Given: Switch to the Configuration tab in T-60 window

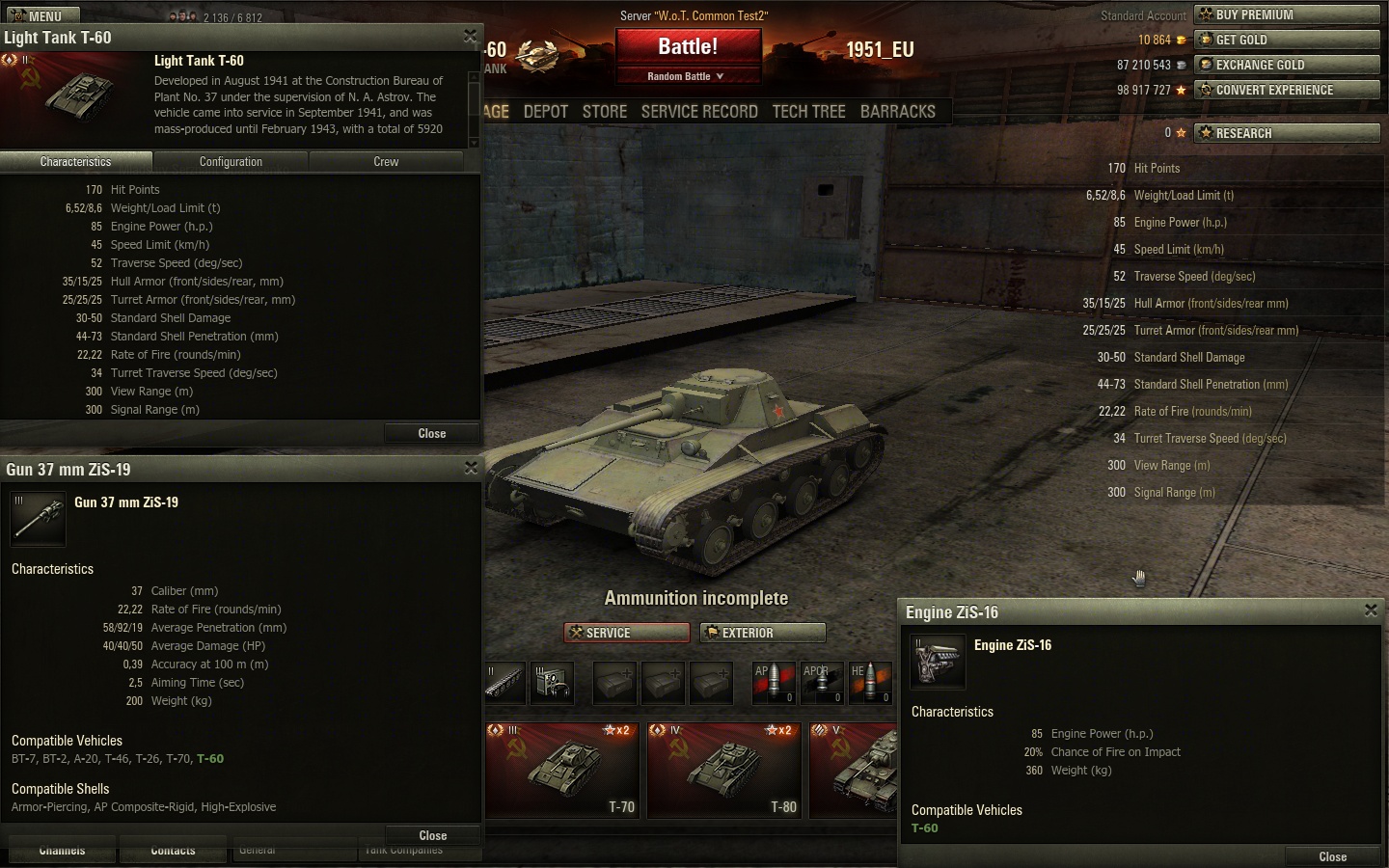Looking at the screenshot, I should (x=231, y=162).
